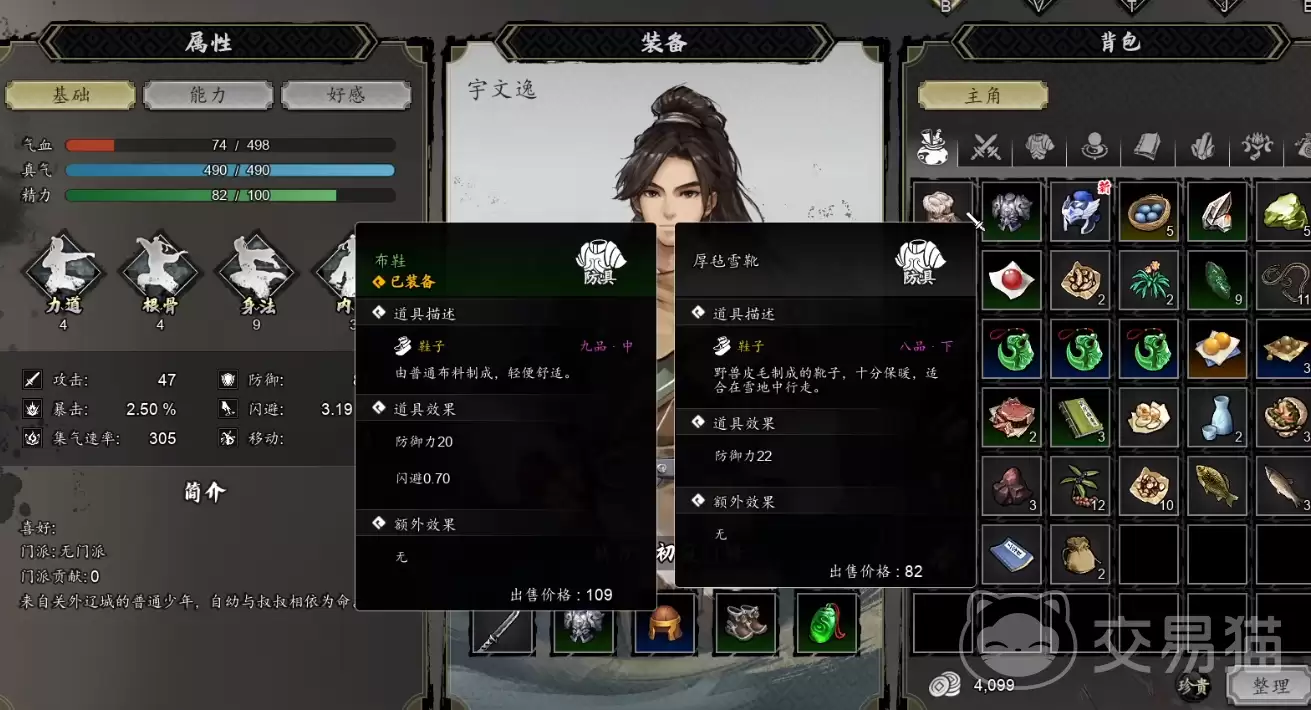Select the blue booklet item

1011,555
